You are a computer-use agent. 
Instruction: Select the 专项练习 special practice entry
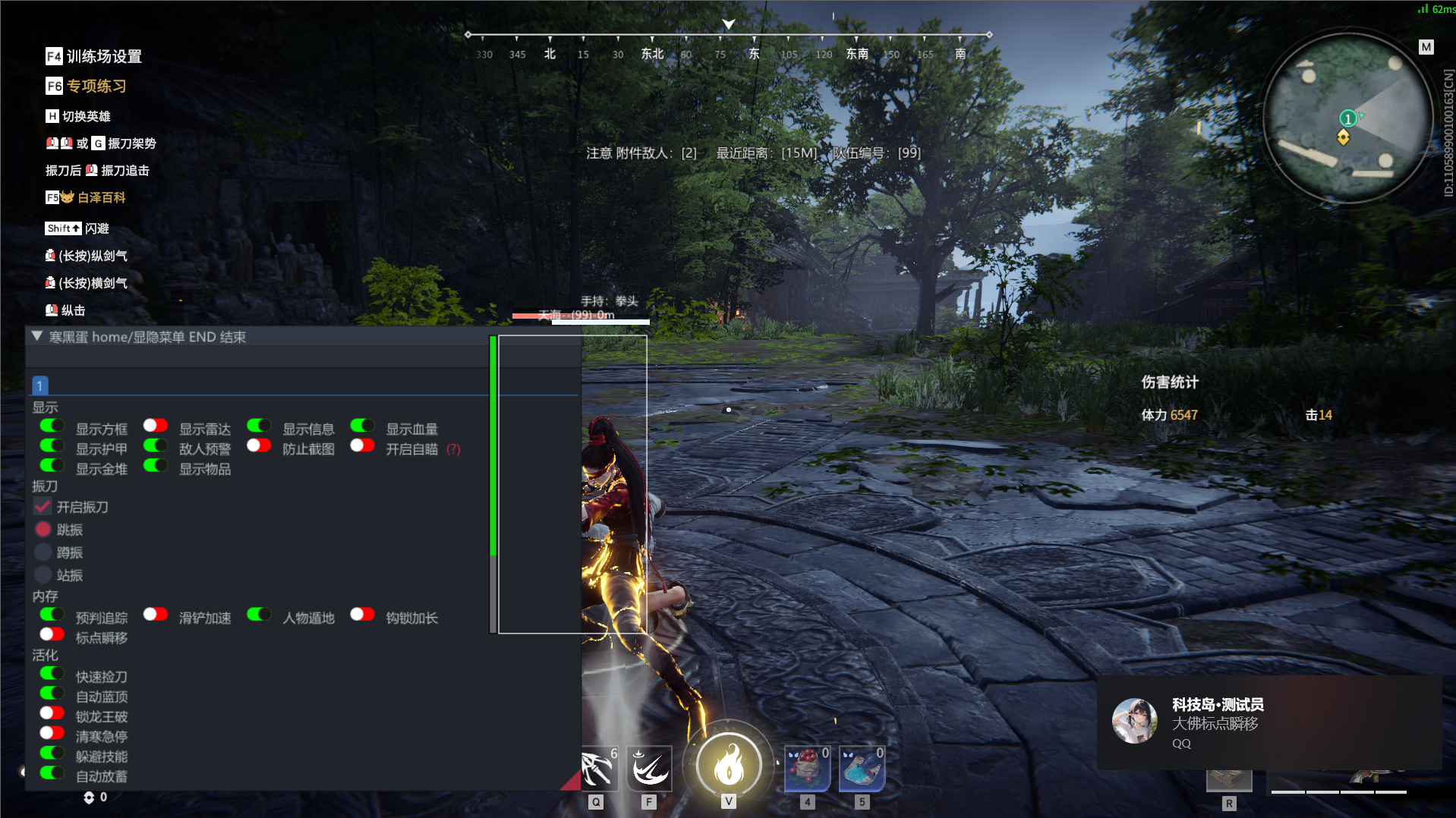[87, 86]
